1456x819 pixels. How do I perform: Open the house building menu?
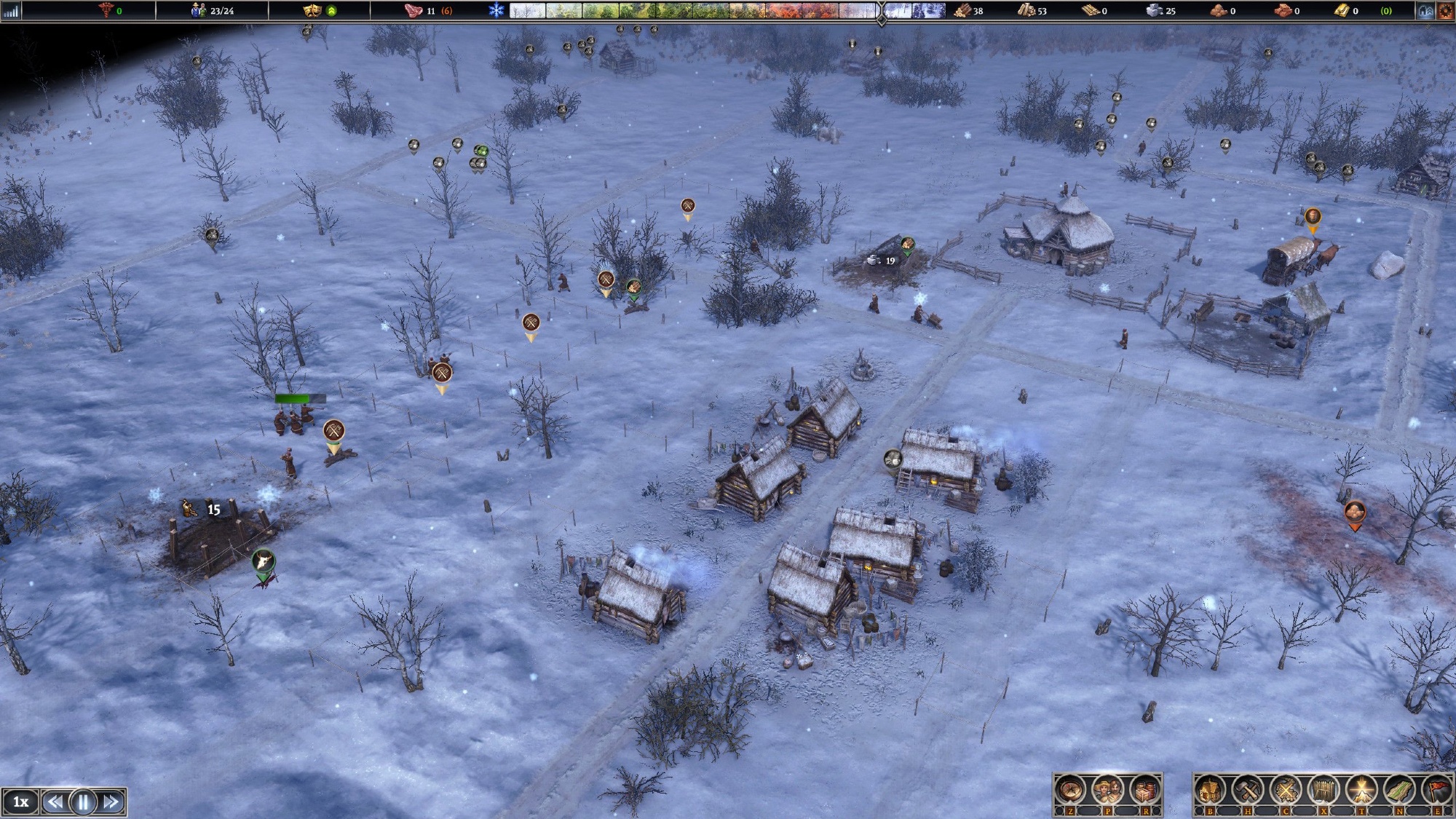(x=1210, y=790)
